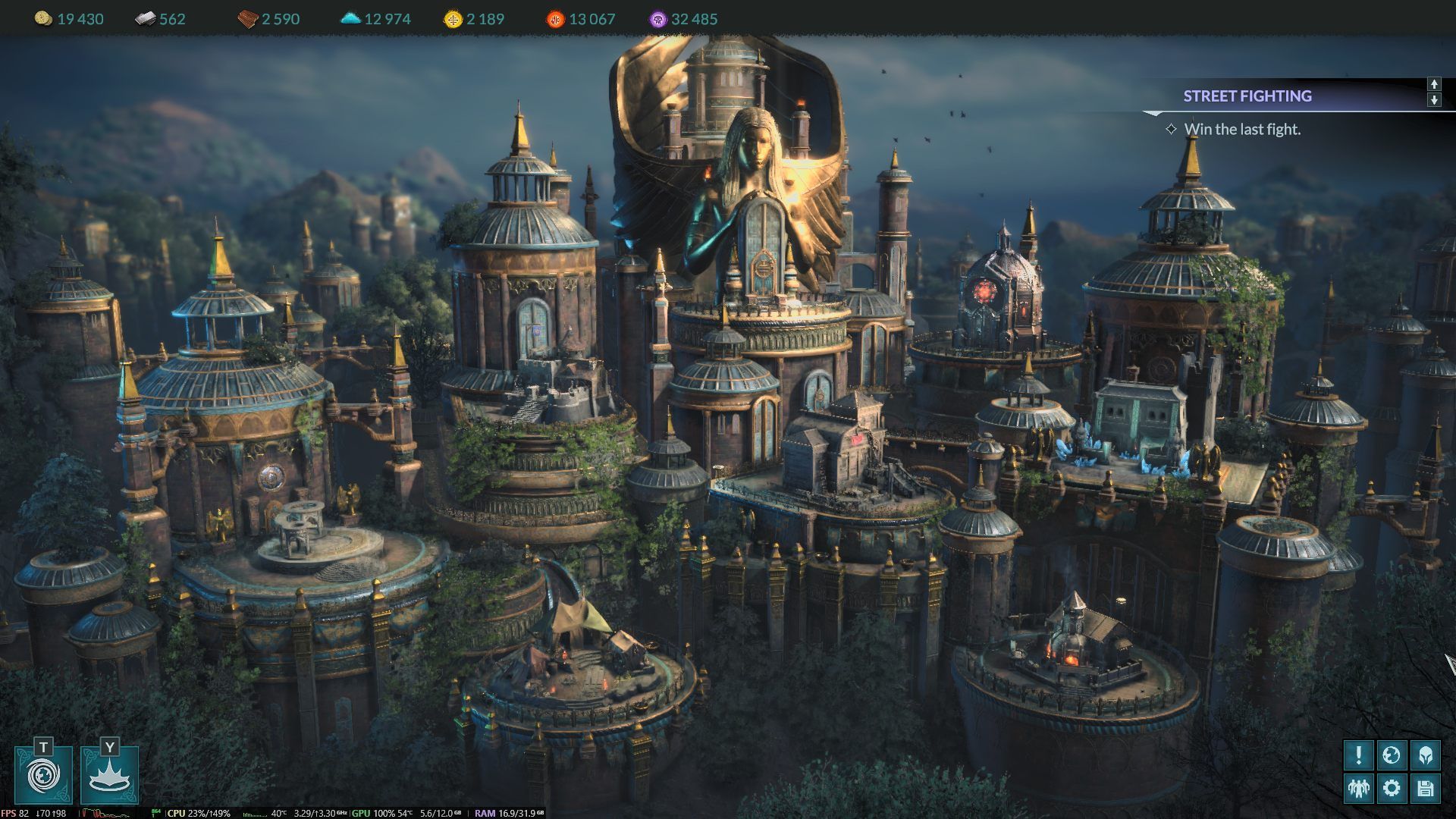Open settings with the gear icon
Screen dimensions: 1456x819
point(1392,789)
